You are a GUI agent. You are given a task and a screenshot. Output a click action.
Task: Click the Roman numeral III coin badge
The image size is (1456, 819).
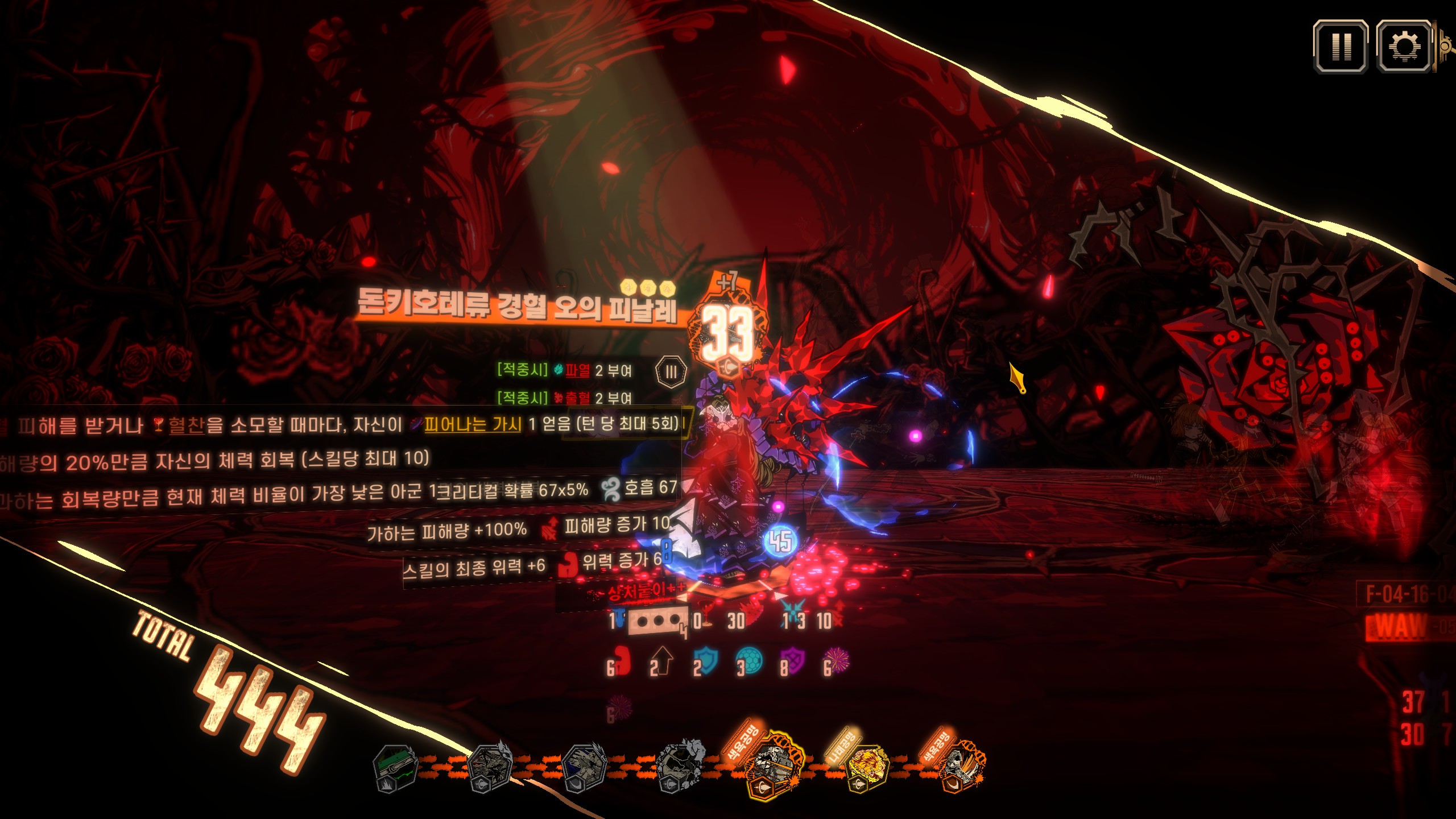pos(671,372)
